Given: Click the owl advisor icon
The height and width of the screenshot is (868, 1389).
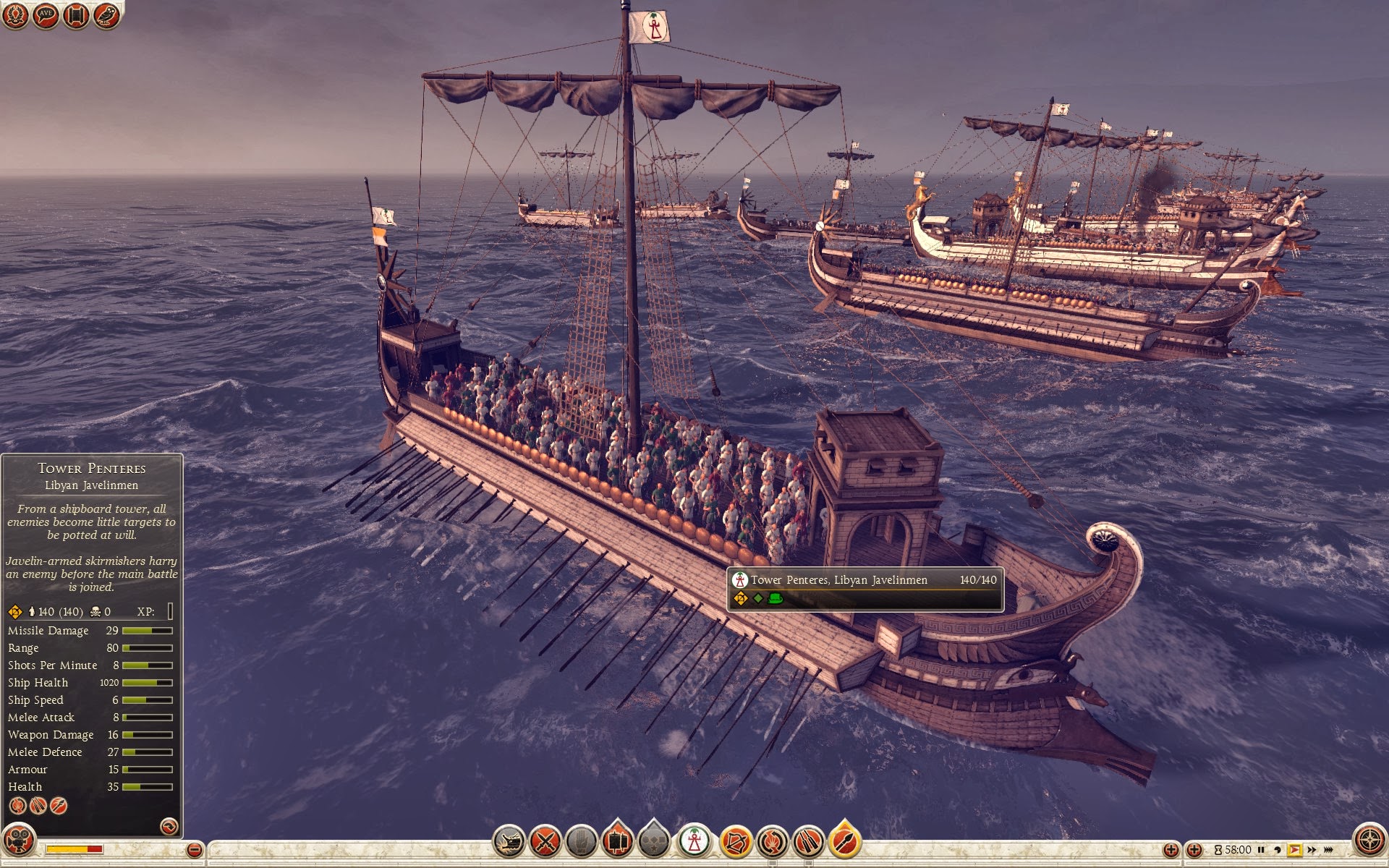Looking at the screenshot, I should (106, 15).
